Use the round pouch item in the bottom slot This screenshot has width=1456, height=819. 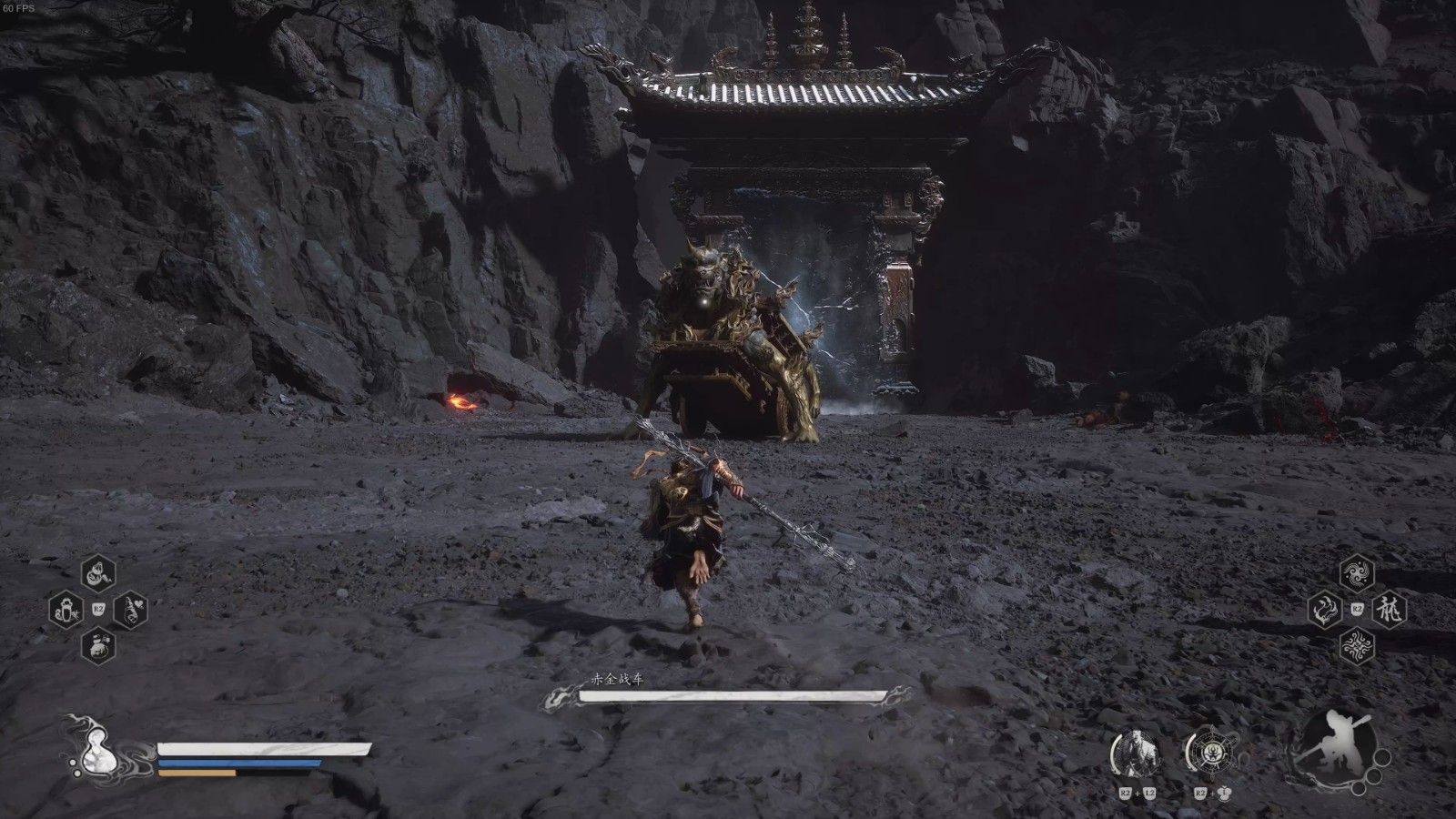point(97,645)
